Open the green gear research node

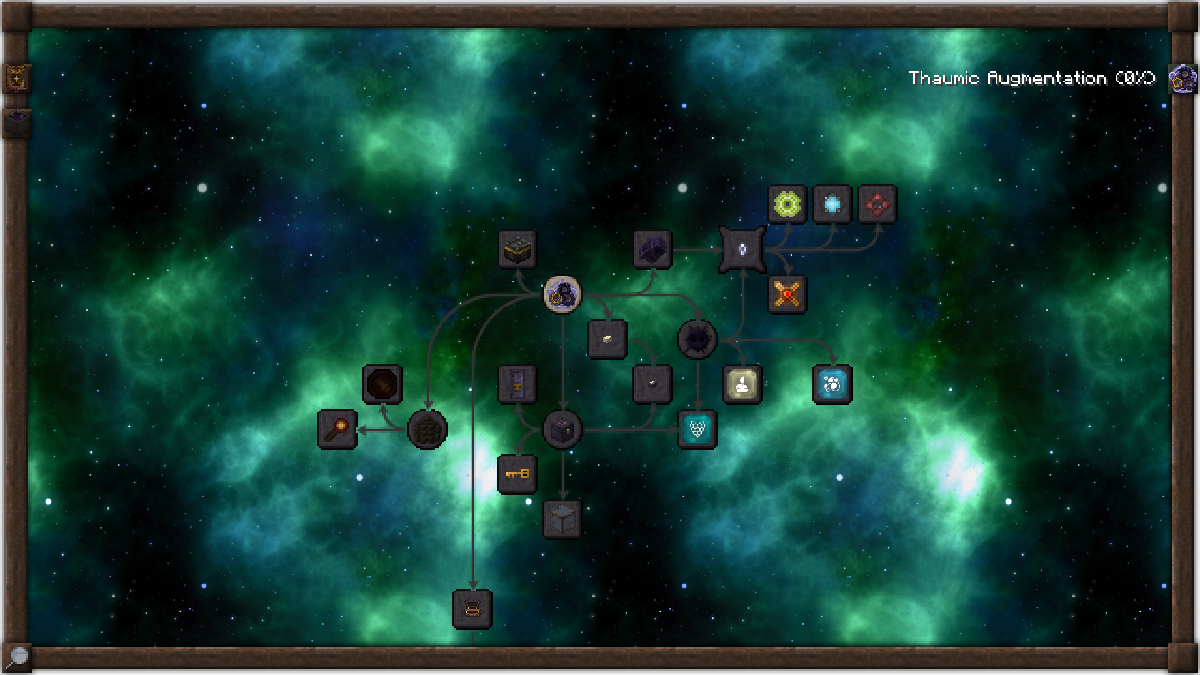click(x=787, y=204)
